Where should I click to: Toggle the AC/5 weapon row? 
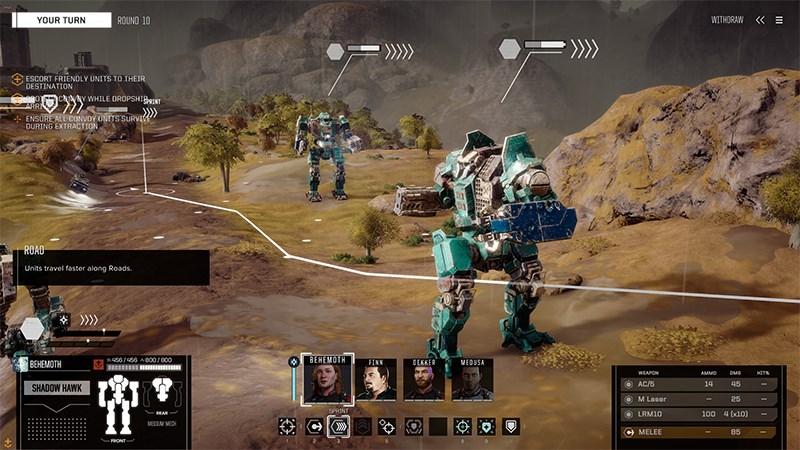[697, 384]
